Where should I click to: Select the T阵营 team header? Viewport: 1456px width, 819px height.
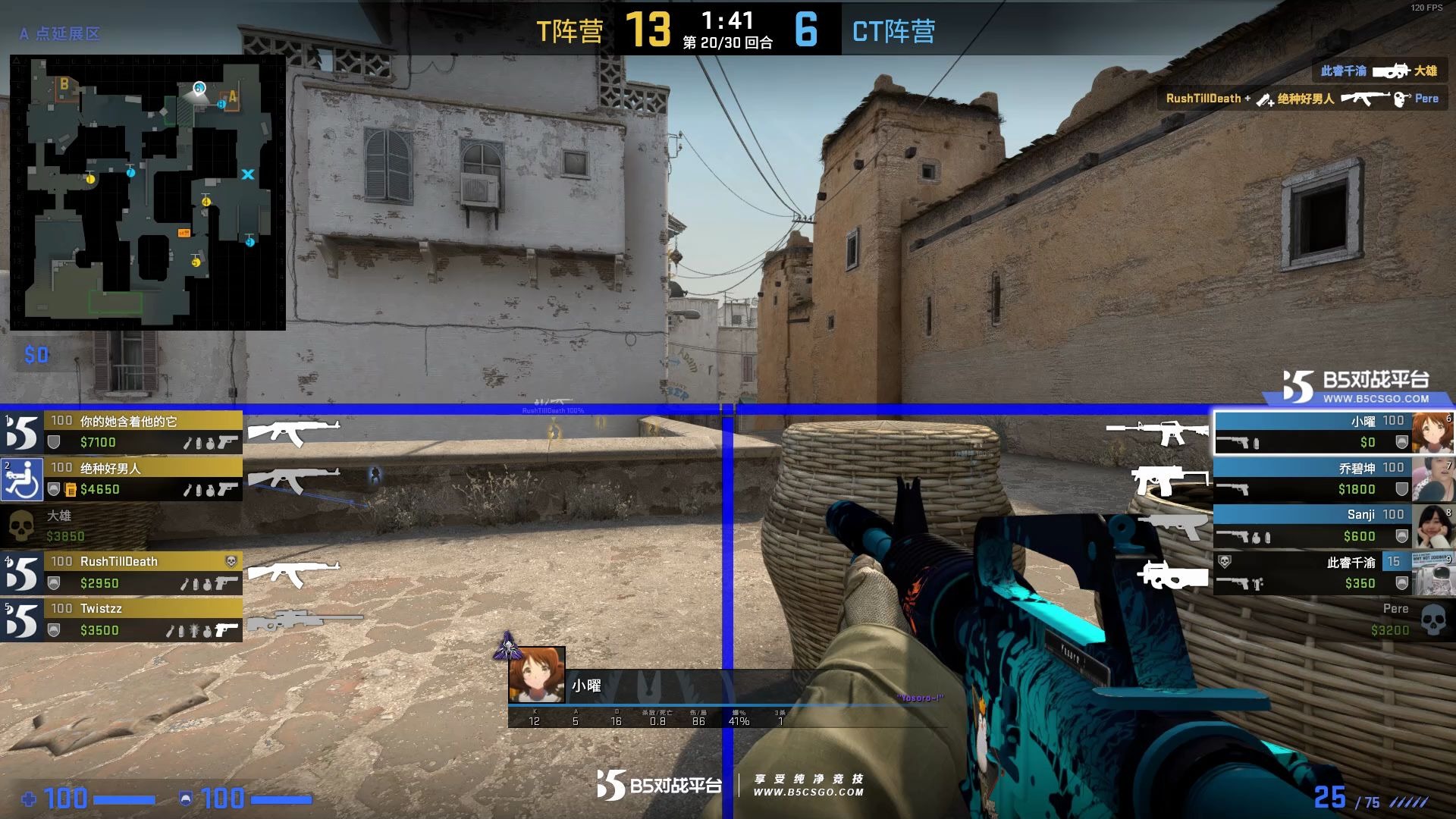coord(569,32)
